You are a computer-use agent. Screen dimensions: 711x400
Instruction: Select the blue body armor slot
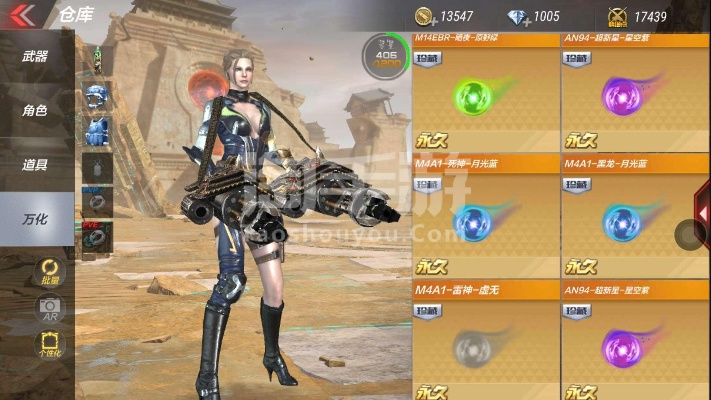(x=97, y=131)
